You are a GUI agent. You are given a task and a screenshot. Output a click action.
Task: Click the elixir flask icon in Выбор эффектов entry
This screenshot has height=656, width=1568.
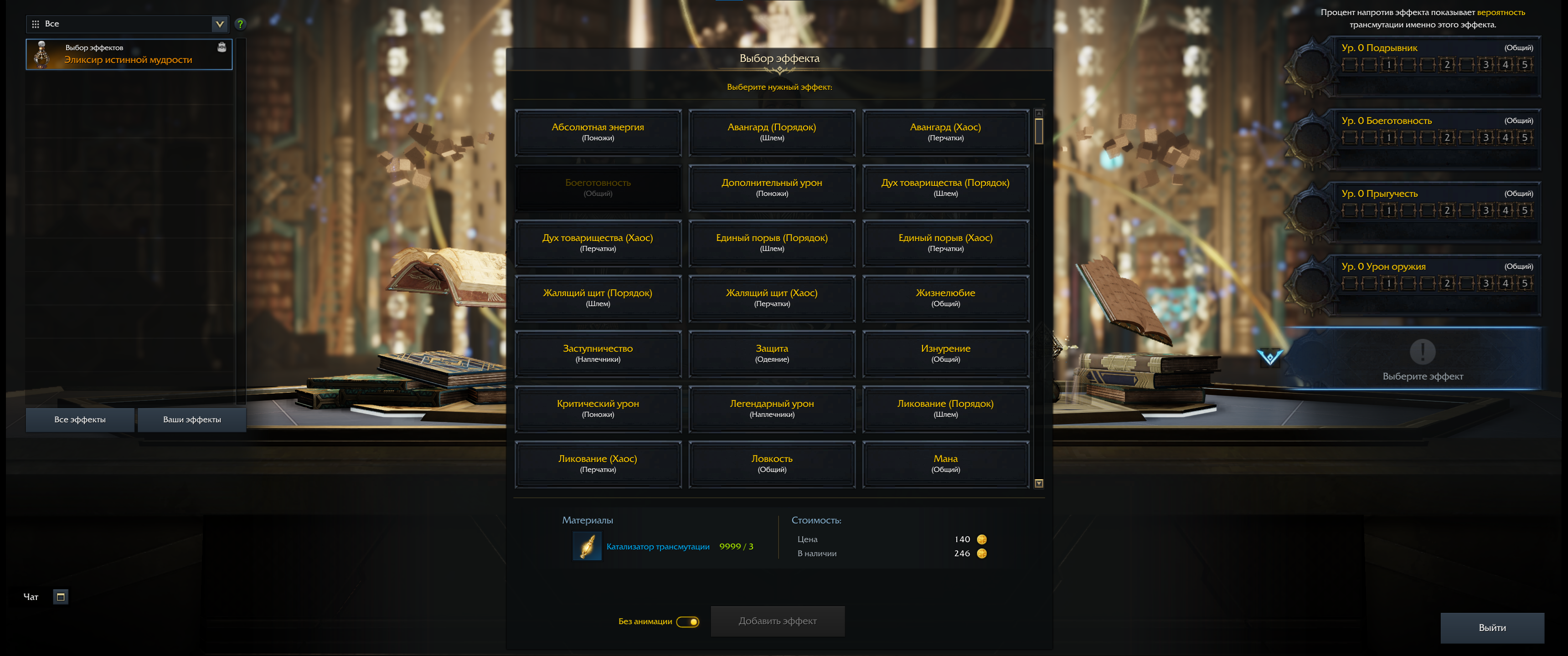tap(41, 54)
